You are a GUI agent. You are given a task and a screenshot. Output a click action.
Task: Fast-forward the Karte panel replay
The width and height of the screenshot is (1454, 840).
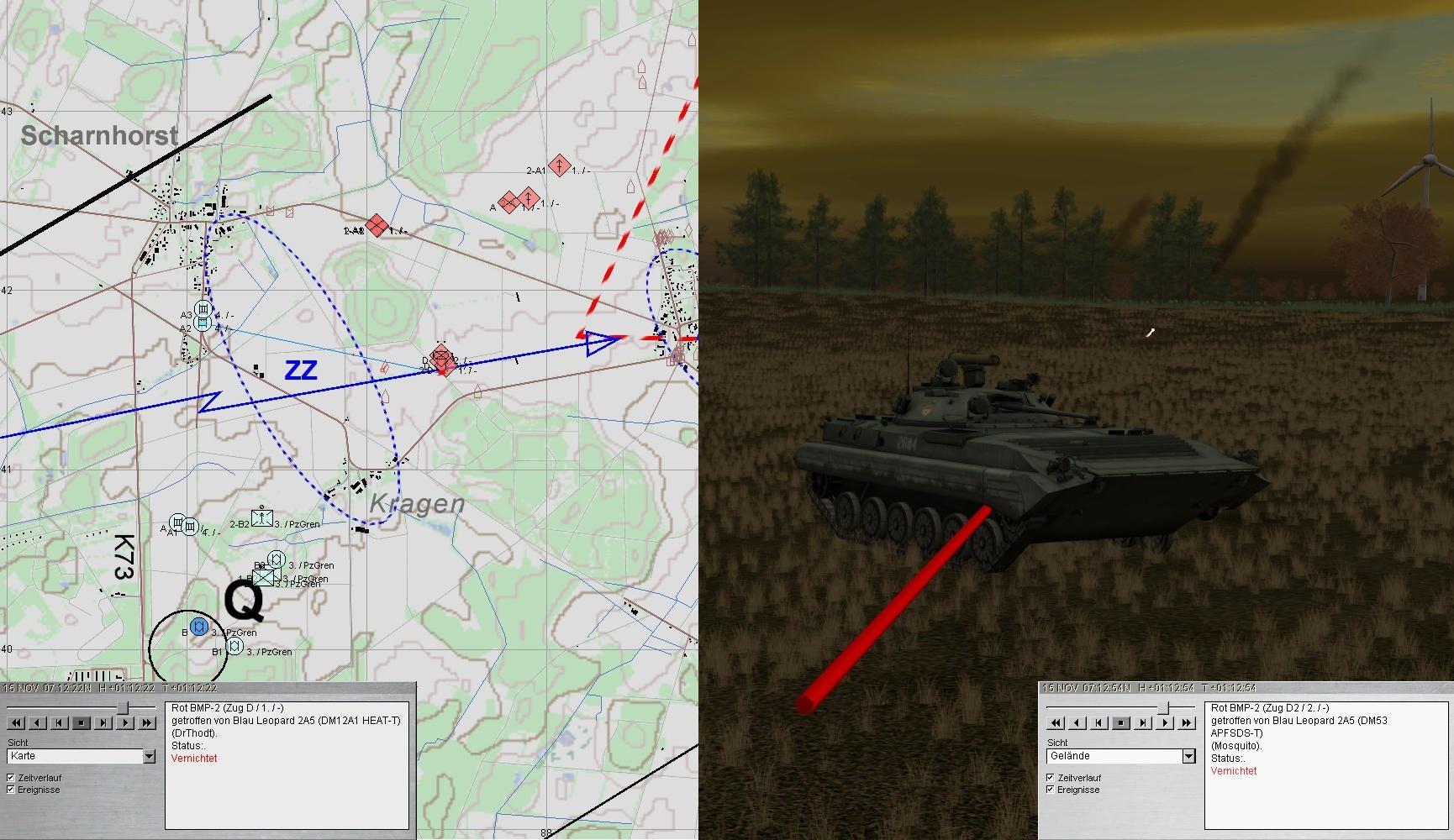[x=147, y=722]
